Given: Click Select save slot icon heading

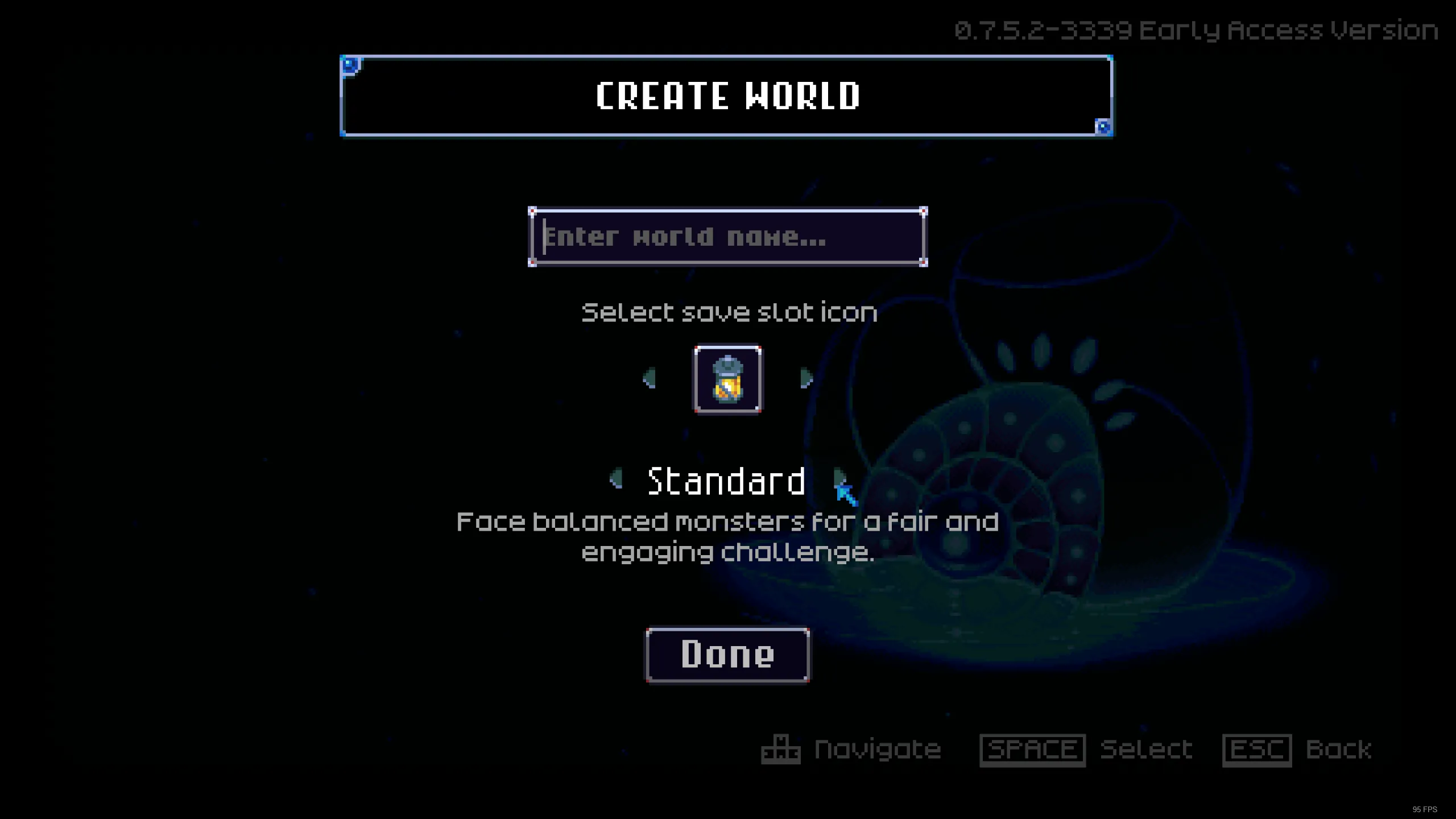Looking at the screenshot, I should 729,312.
